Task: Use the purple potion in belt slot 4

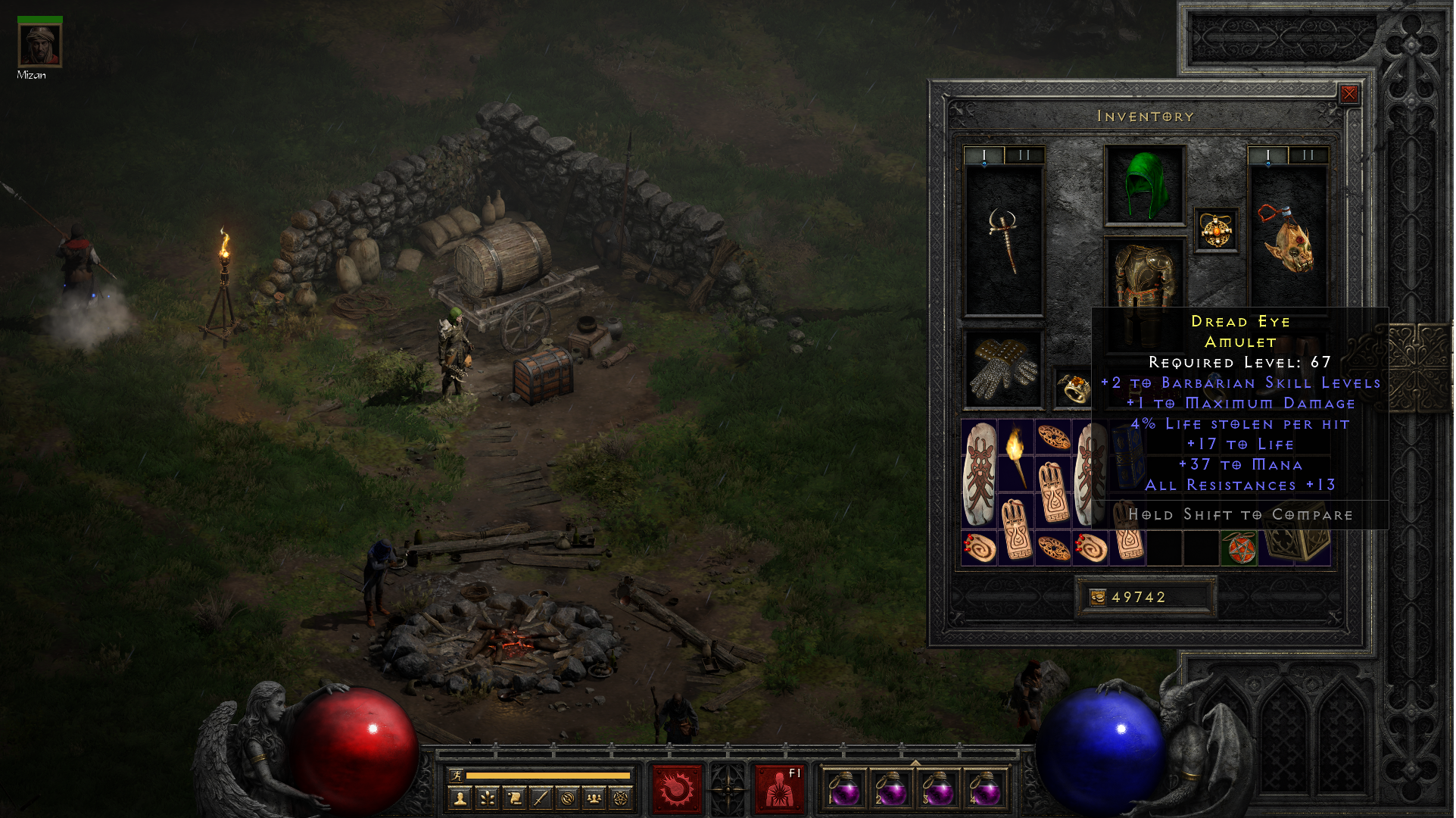Action: point(984,789)
